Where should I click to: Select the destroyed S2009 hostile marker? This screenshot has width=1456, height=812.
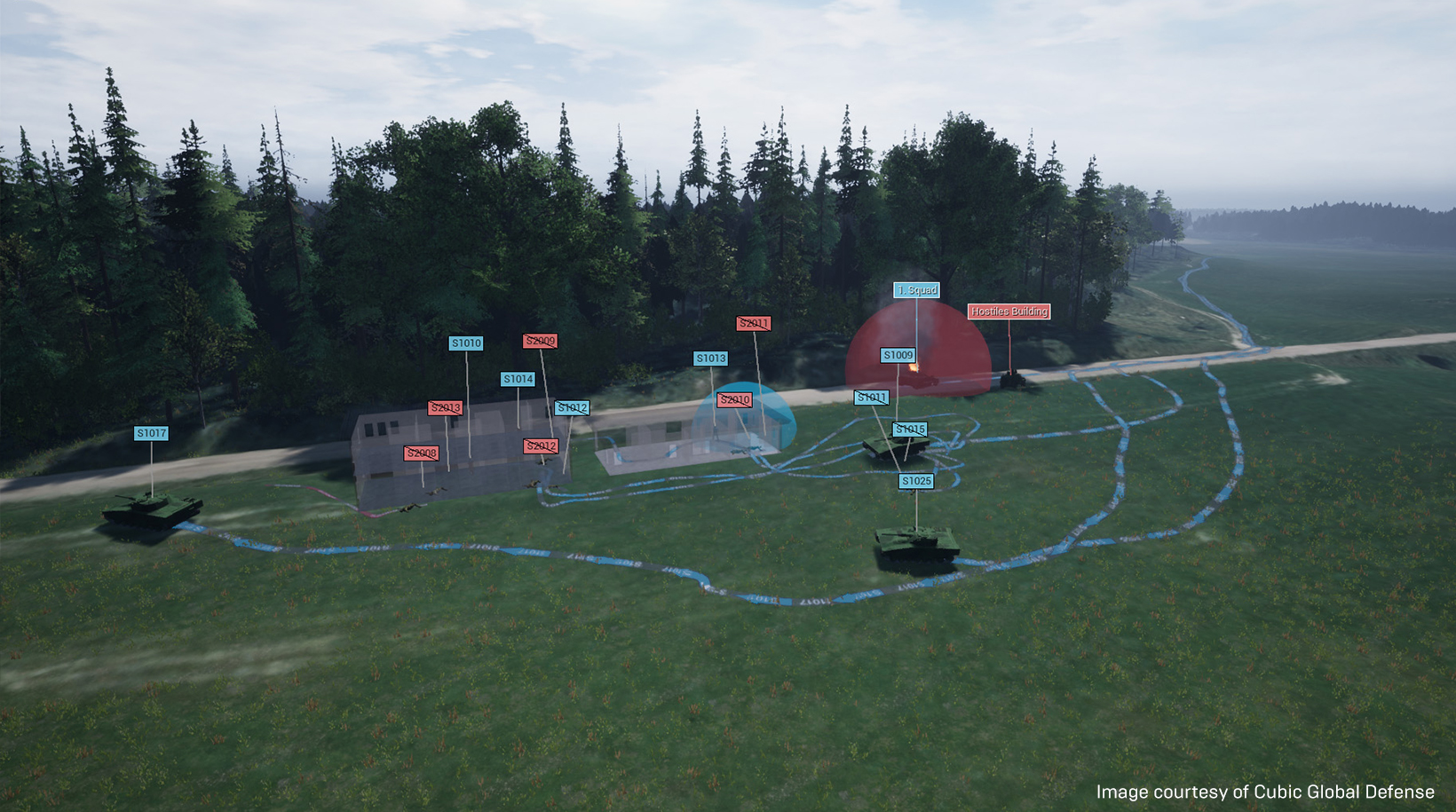[542, 340]
